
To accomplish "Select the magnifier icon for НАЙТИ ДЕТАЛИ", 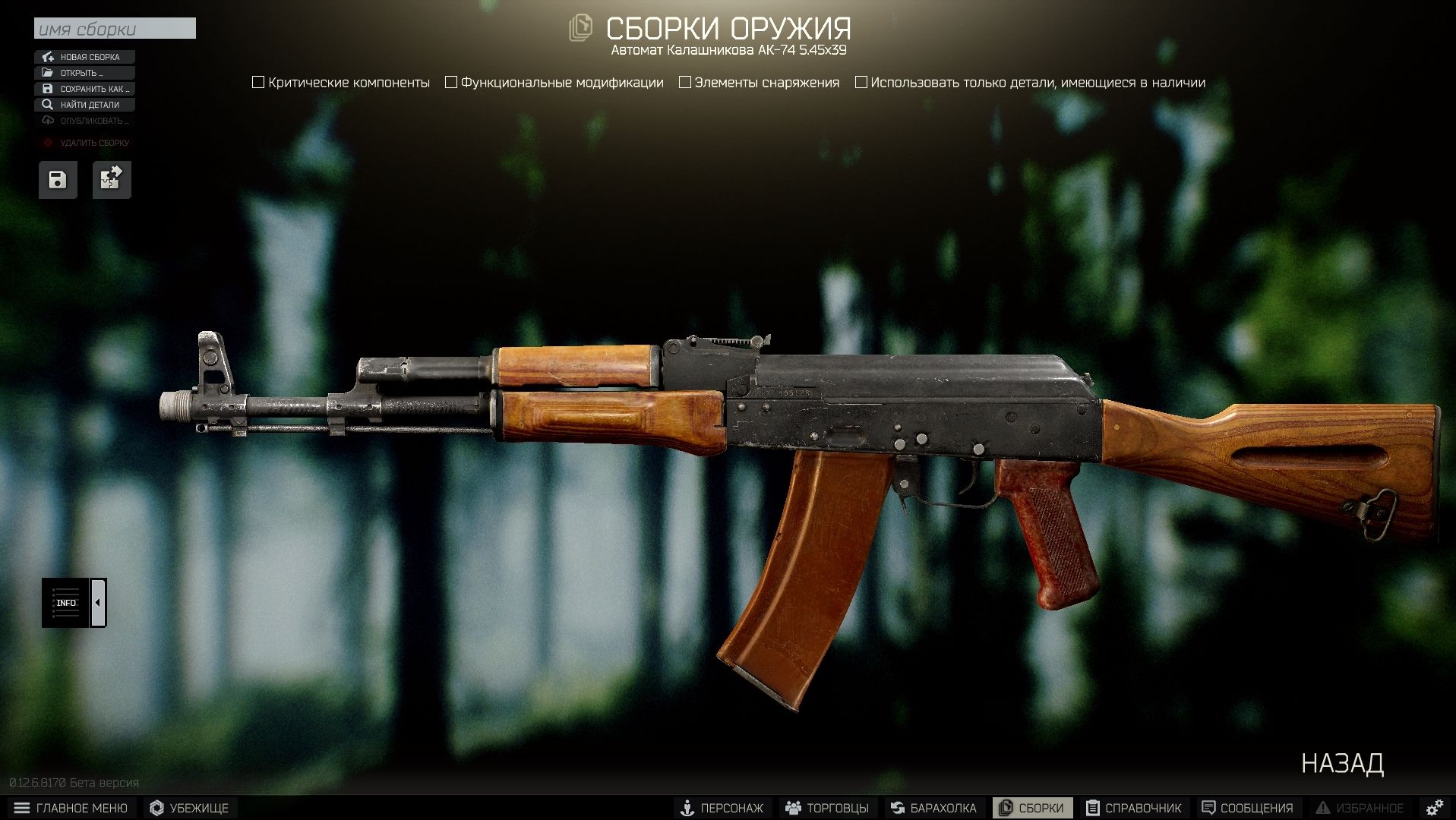I will point(48,105).
